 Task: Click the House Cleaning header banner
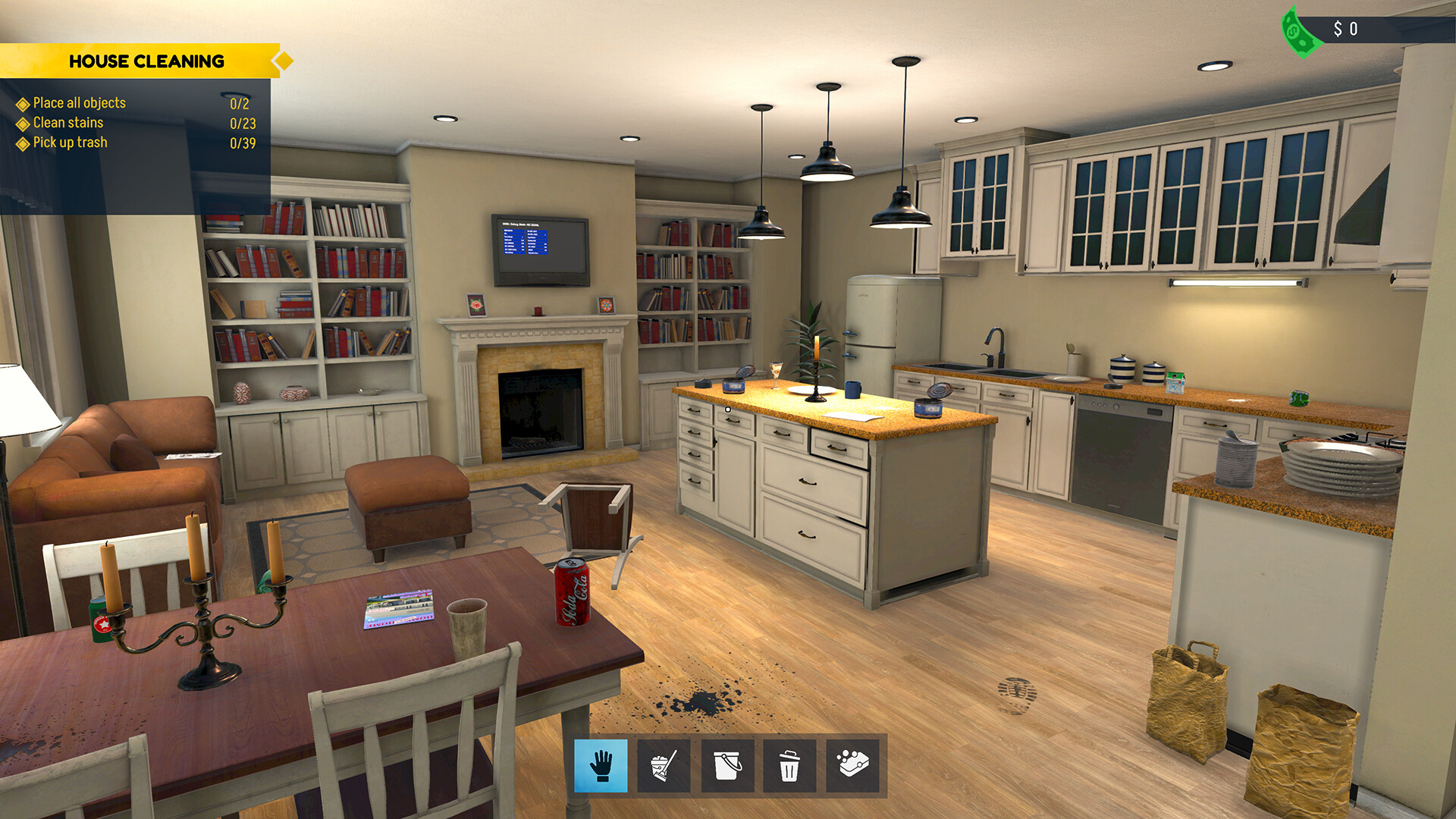click(146, 61)
